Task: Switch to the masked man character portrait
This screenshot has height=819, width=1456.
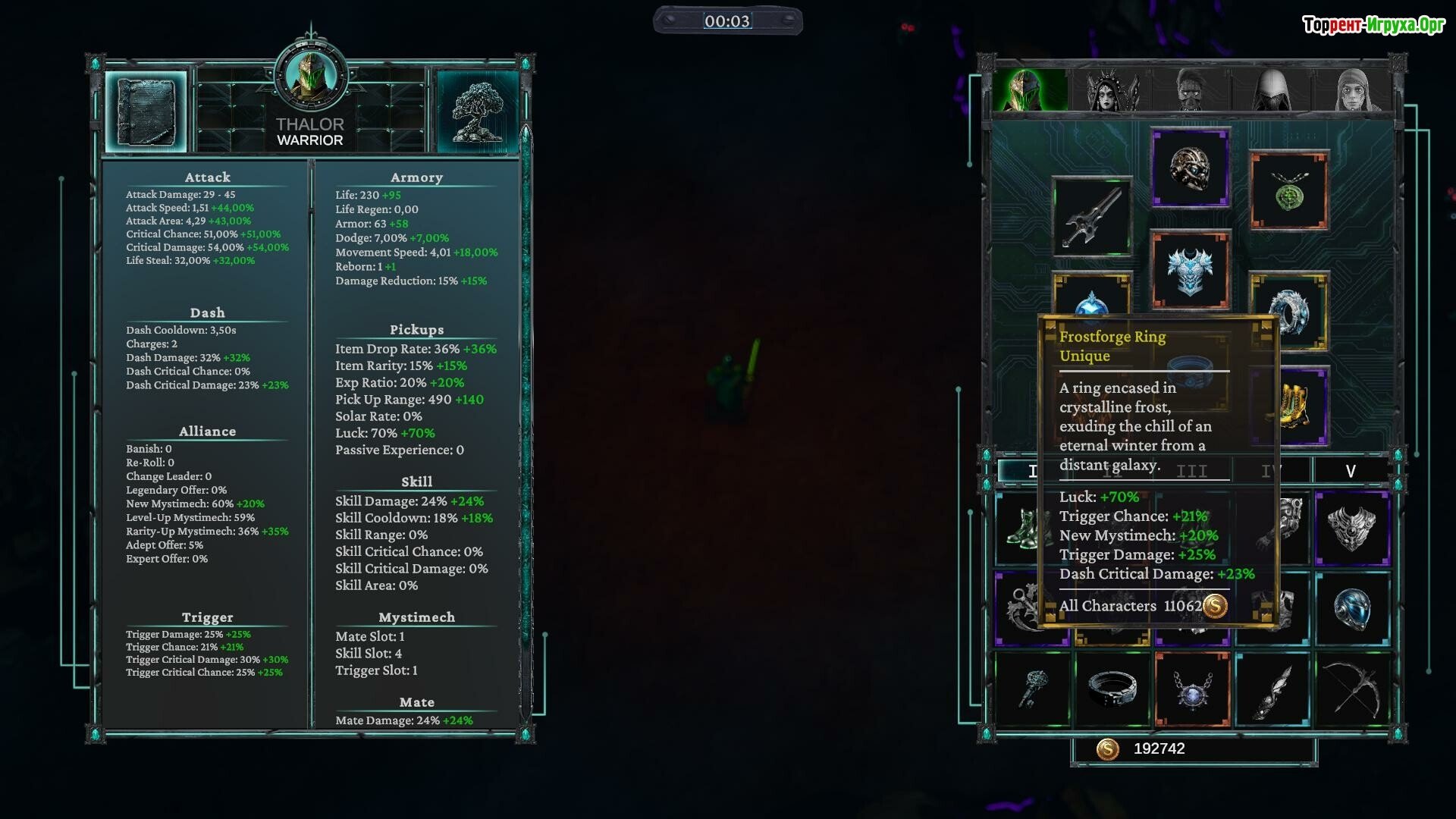Action: click(1192, 90)
